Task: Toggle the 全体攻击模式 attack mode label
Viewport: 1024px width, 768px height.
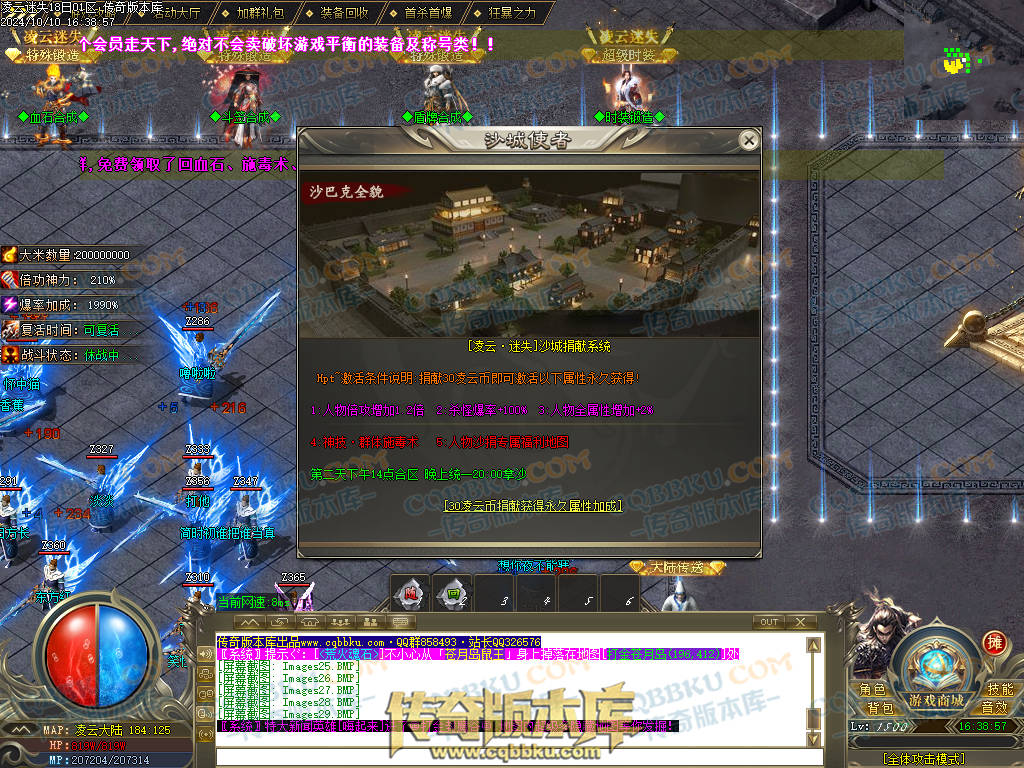Action: pos(924,759)
